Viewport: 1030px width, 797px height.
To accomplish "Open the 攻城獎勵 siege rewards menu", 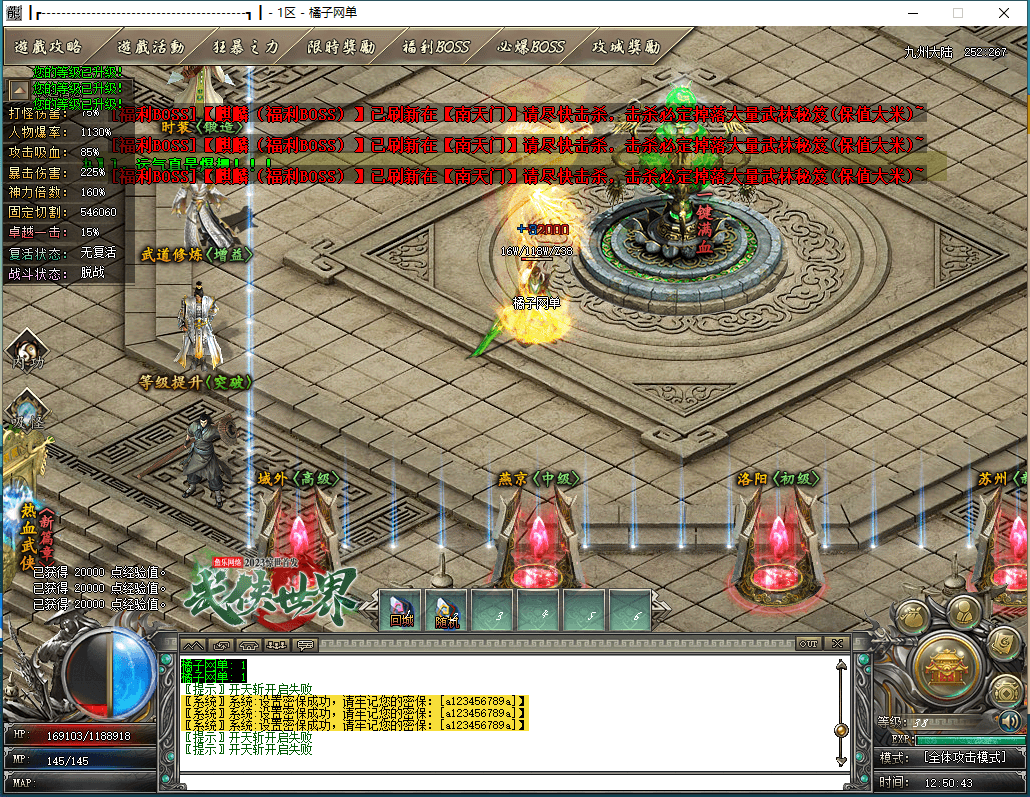I will click(x=626, y=47).
